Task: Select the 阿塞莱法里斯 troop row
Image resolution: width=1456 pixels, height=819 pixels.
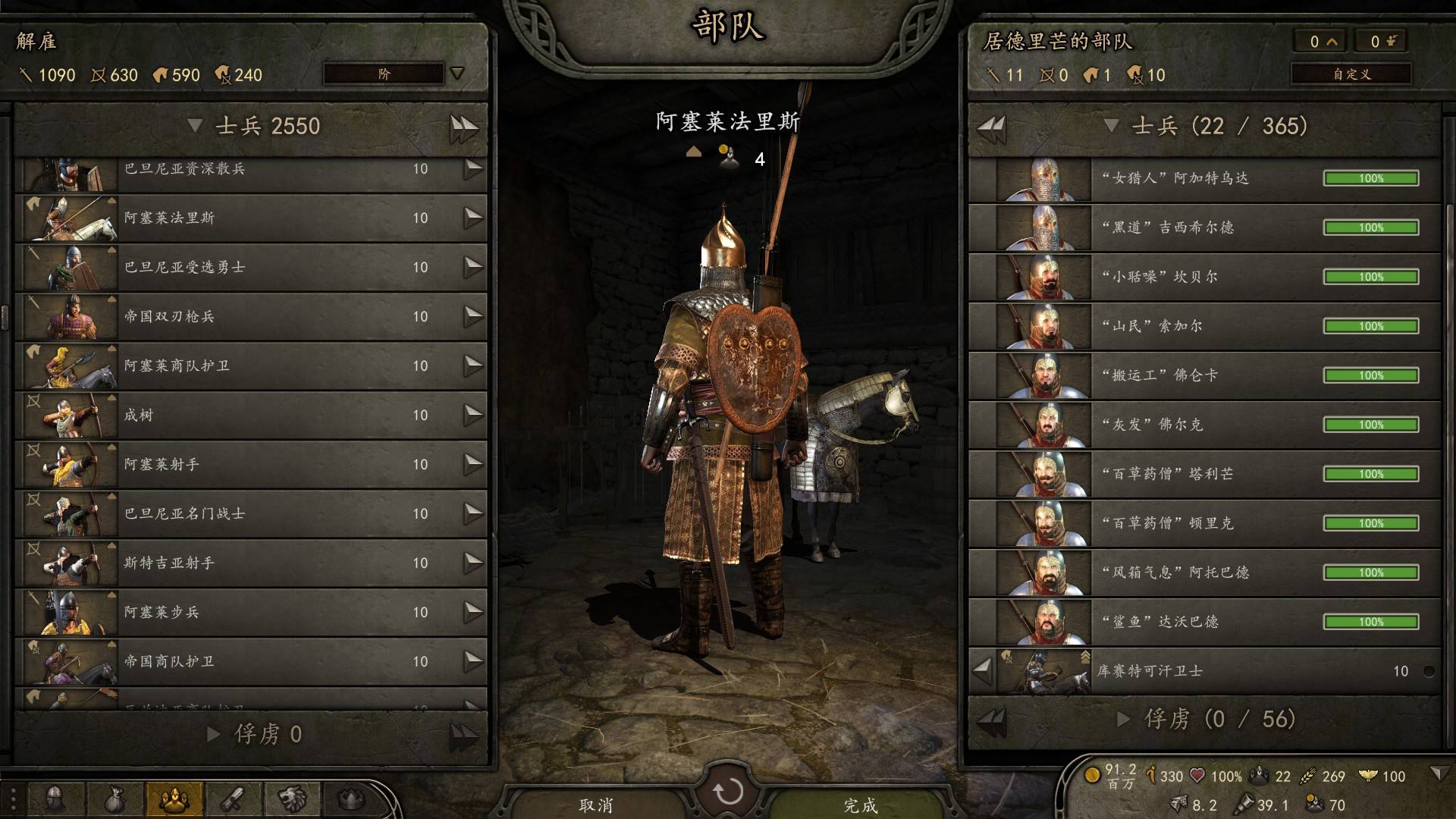Action: [x=250, y=218]
